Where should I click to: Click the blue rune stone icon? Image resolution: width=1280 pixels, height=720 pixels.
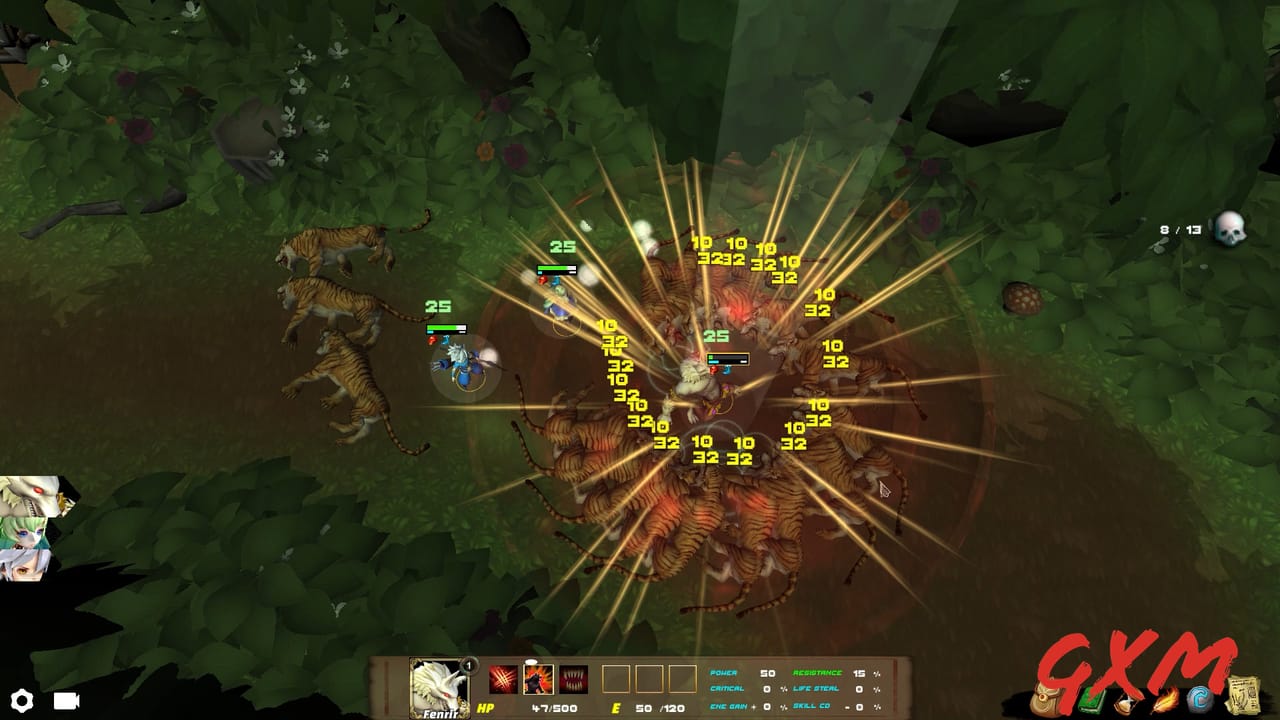pos(1200,699)
